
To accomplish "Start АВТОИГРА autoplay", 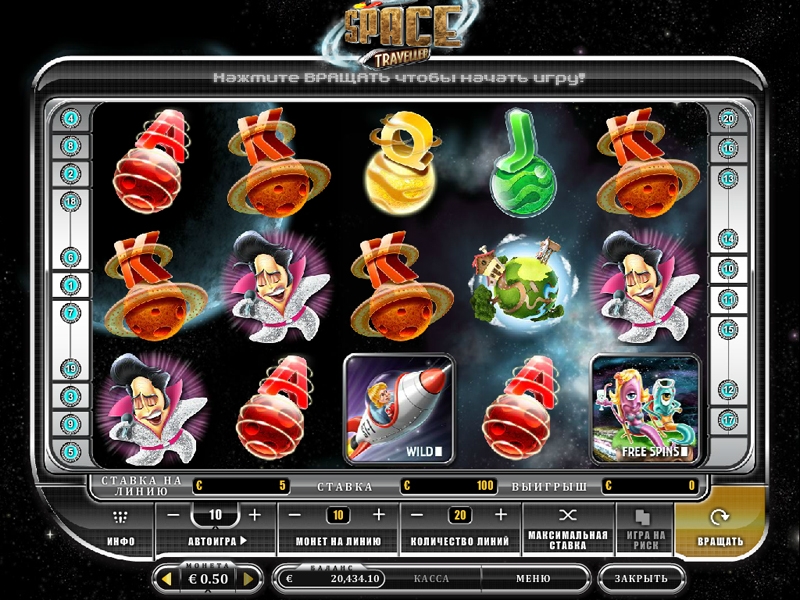I will coord(217,542).
